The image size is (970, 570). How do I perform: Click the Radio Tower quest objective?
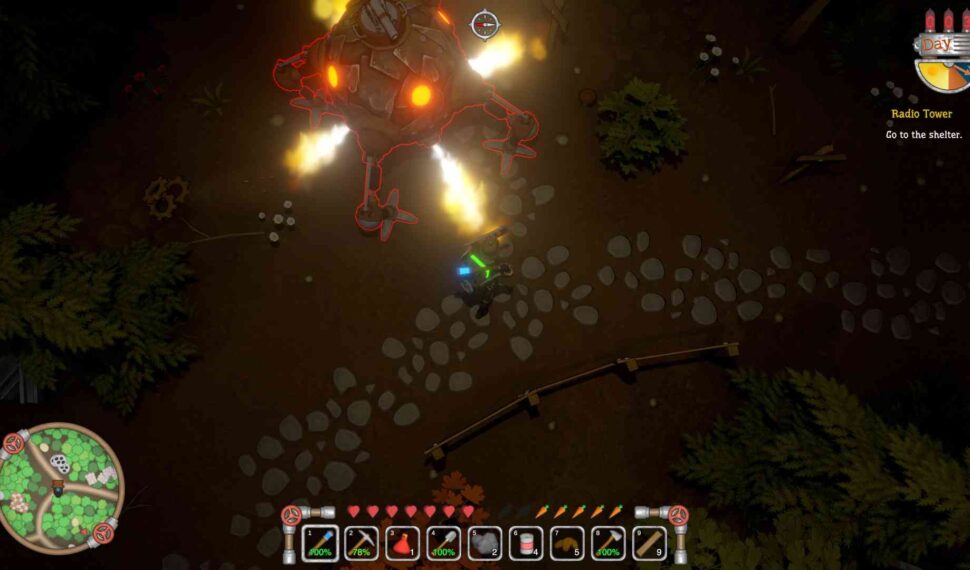point(921,114)
